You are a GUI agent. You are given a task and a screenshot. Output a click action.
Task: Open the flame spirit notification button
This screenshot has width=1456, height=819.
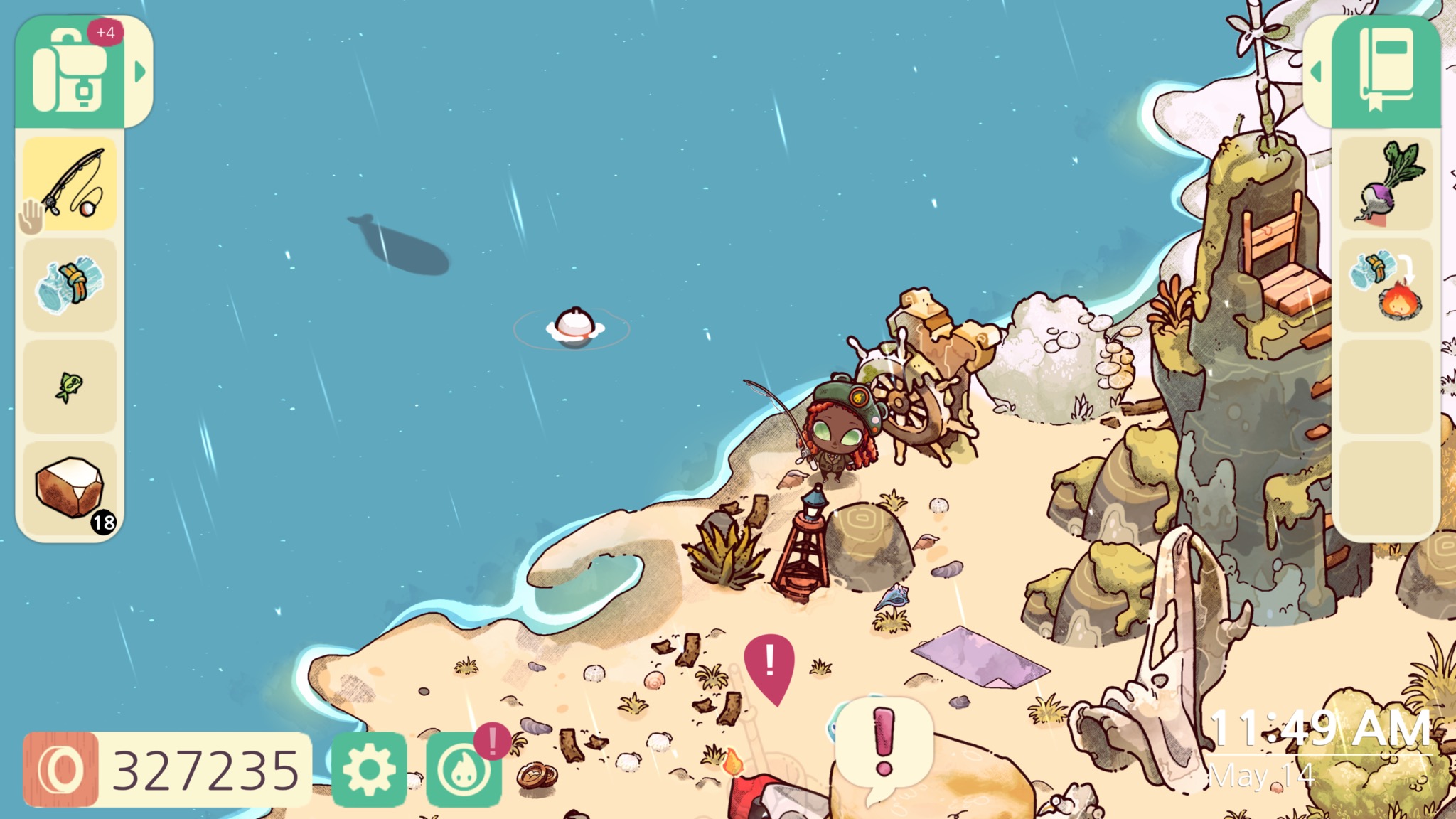[x=464, y=771]
